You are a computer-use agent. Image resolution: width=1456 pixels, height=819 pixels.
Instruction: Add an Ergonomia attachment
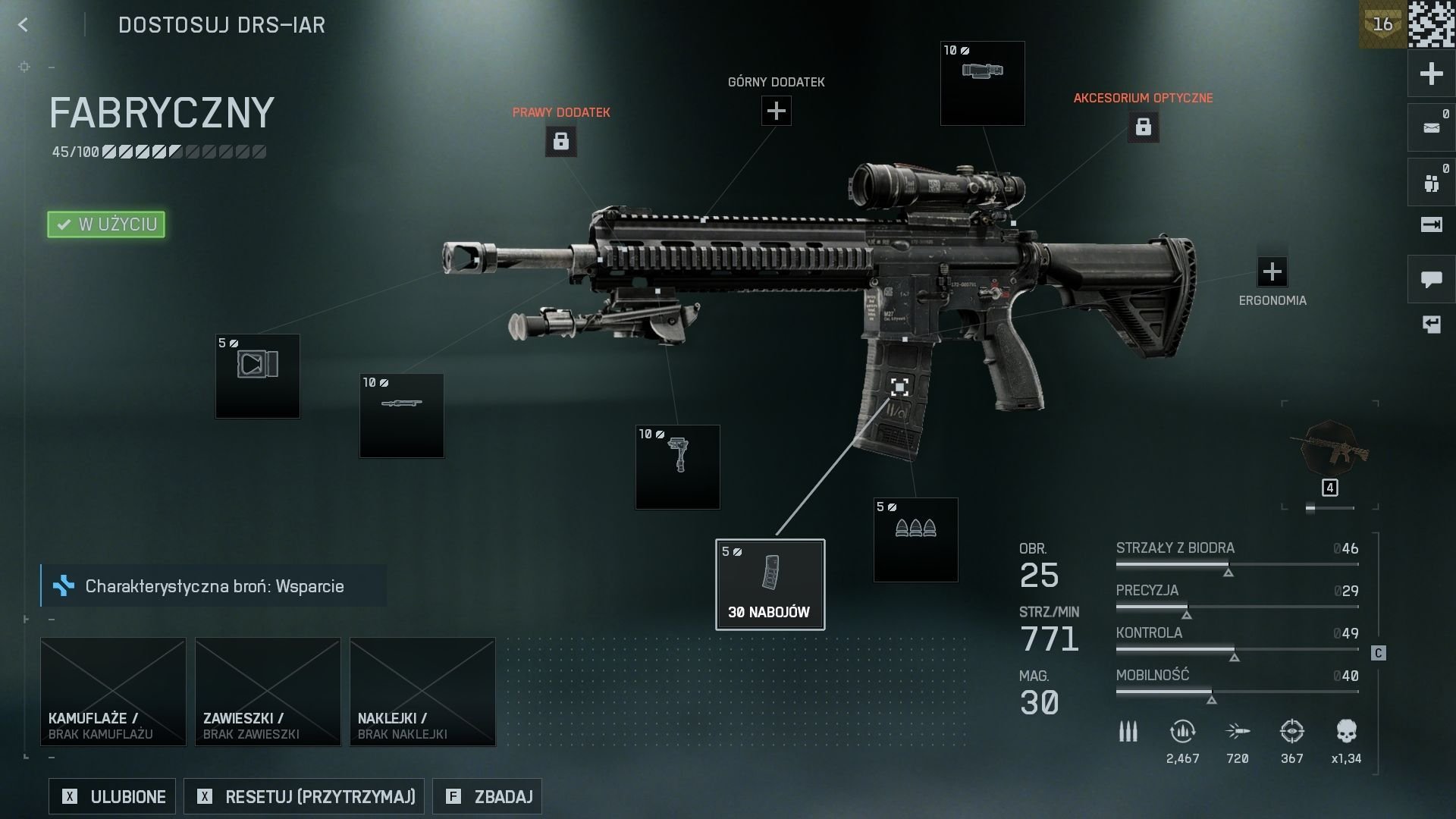point(1272,271)
